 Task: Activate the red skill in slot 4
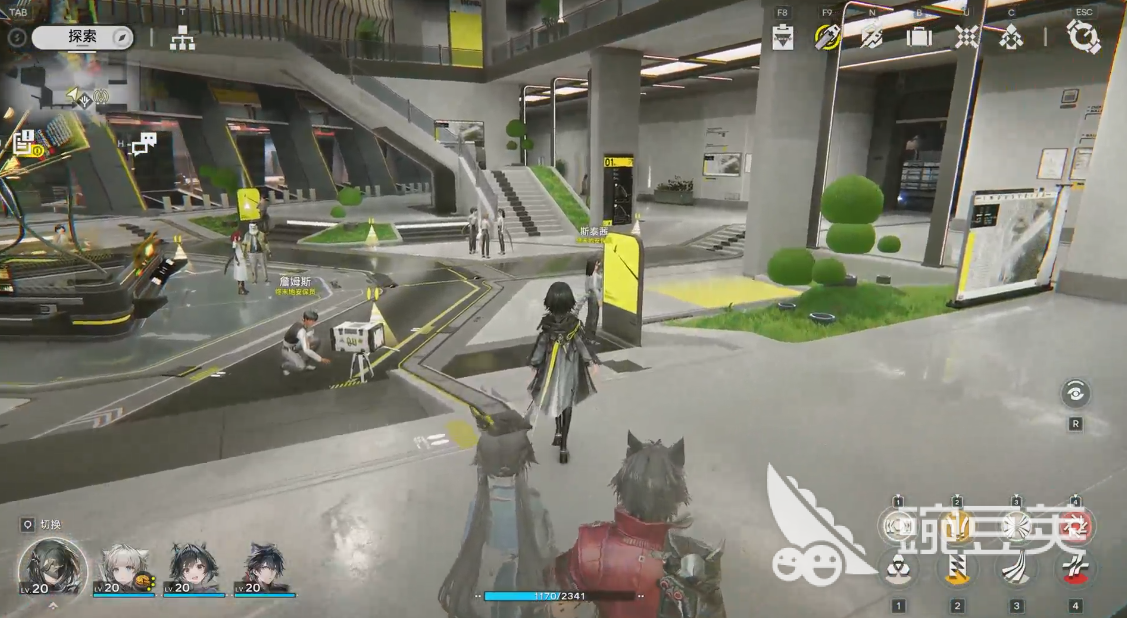1075,569
